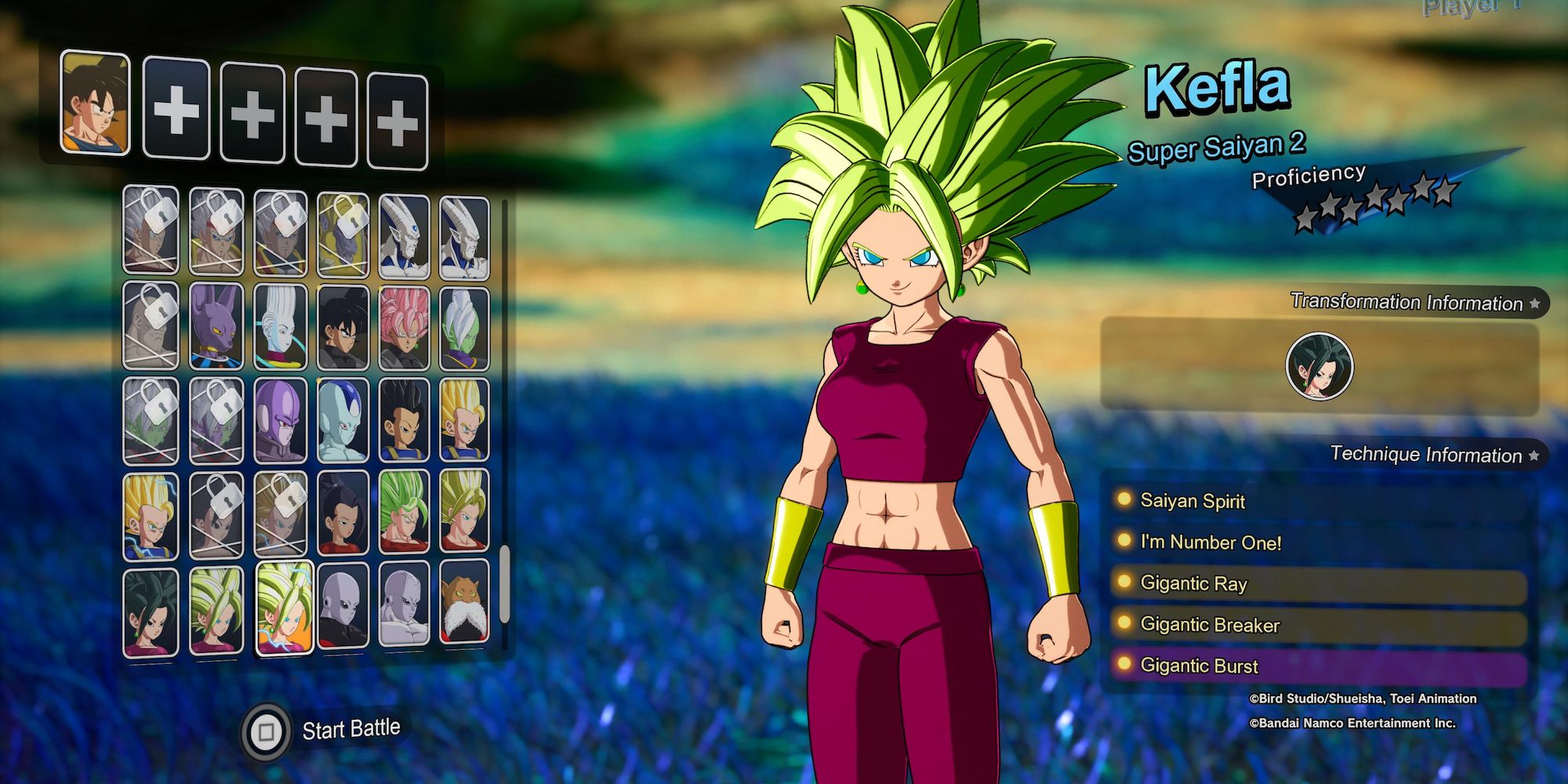Choose the Toppo portrait with white mustache
Viewport: 1568px width, 784px height.
click(x=464, y=602)
